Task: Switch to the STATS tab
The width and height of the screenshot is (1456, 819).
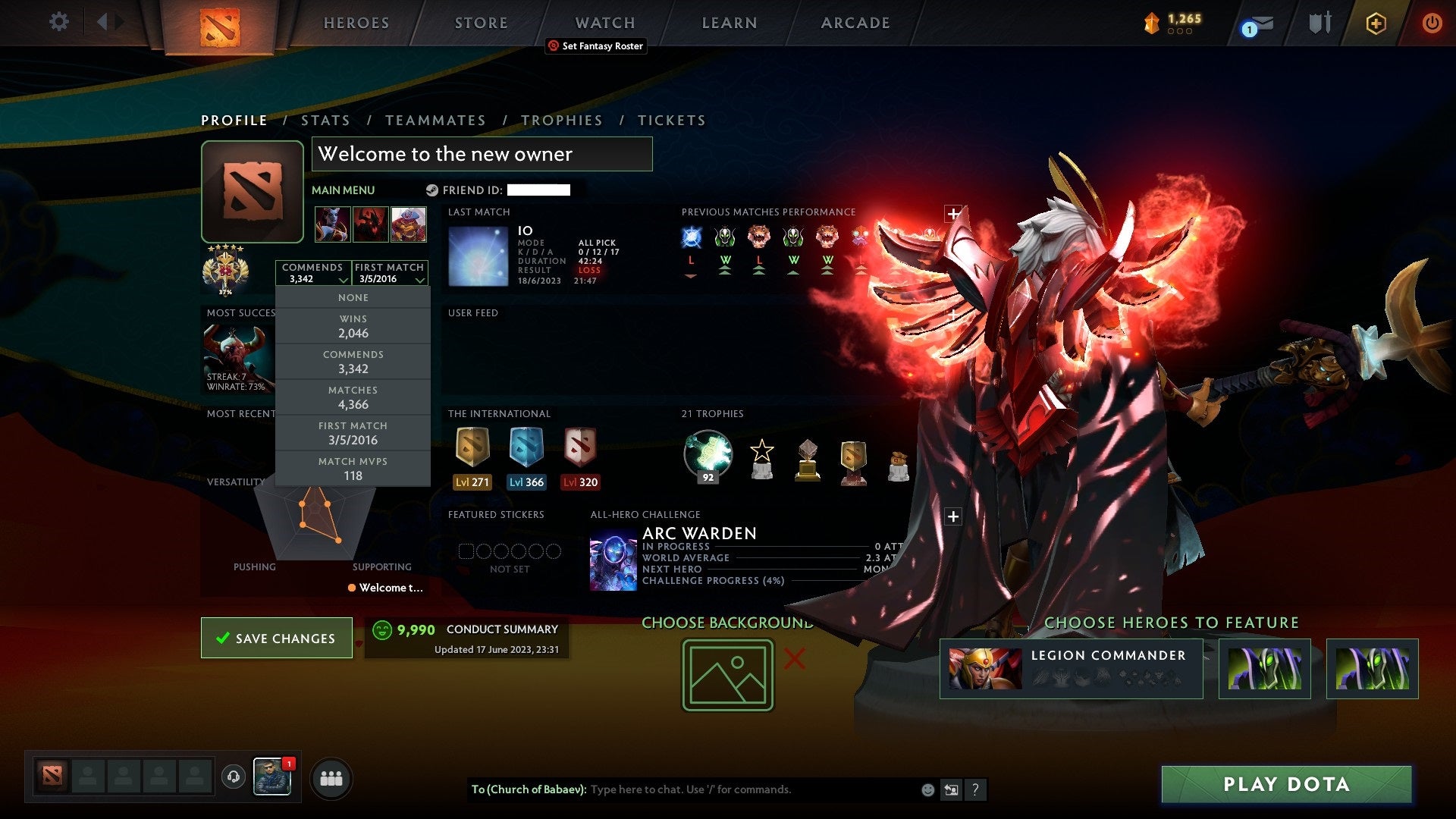Action: [x=325, y=120]
